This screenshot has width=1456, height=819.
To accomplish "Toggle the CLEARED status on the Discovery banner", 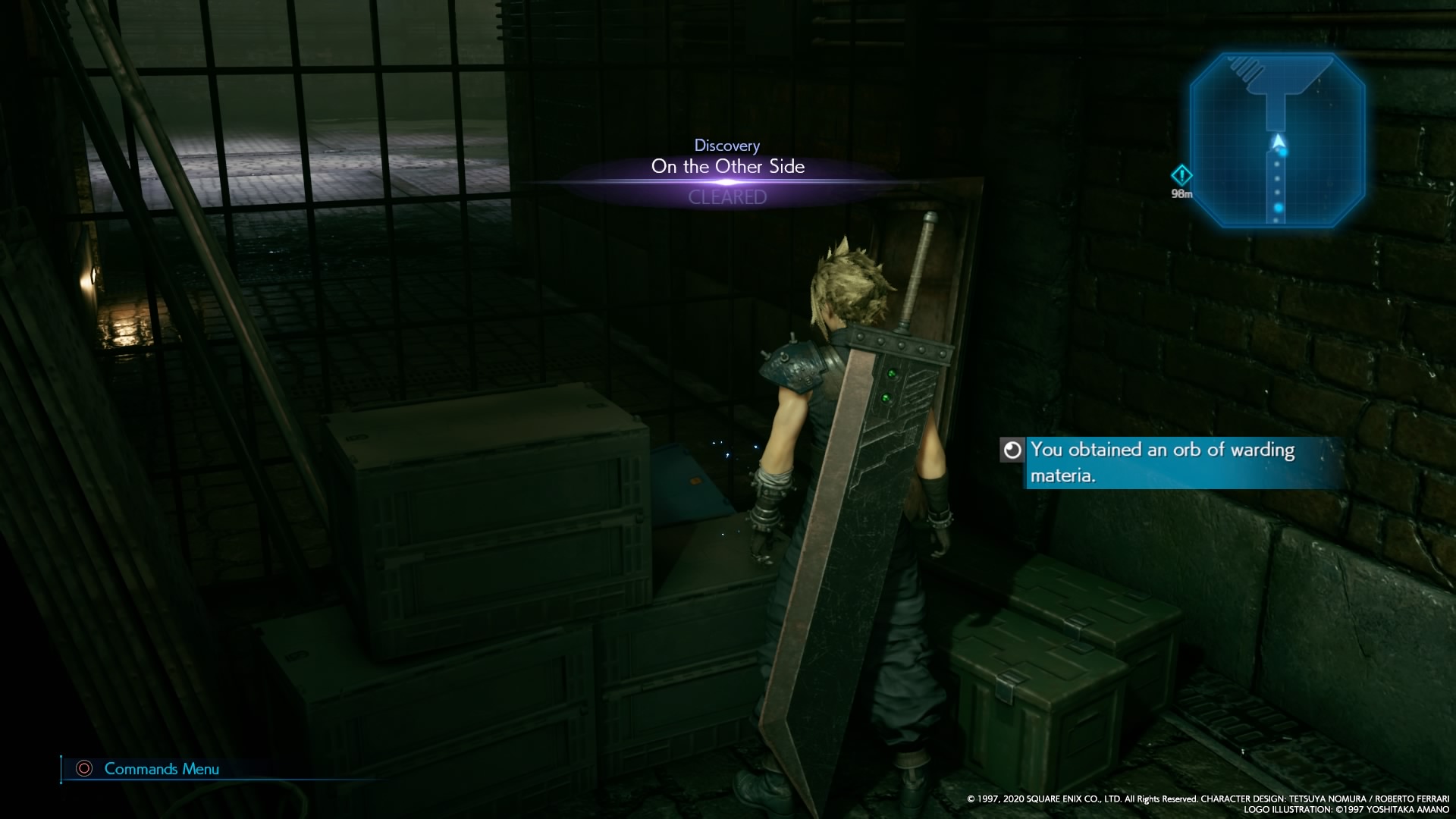I will (x=726, y=198).
